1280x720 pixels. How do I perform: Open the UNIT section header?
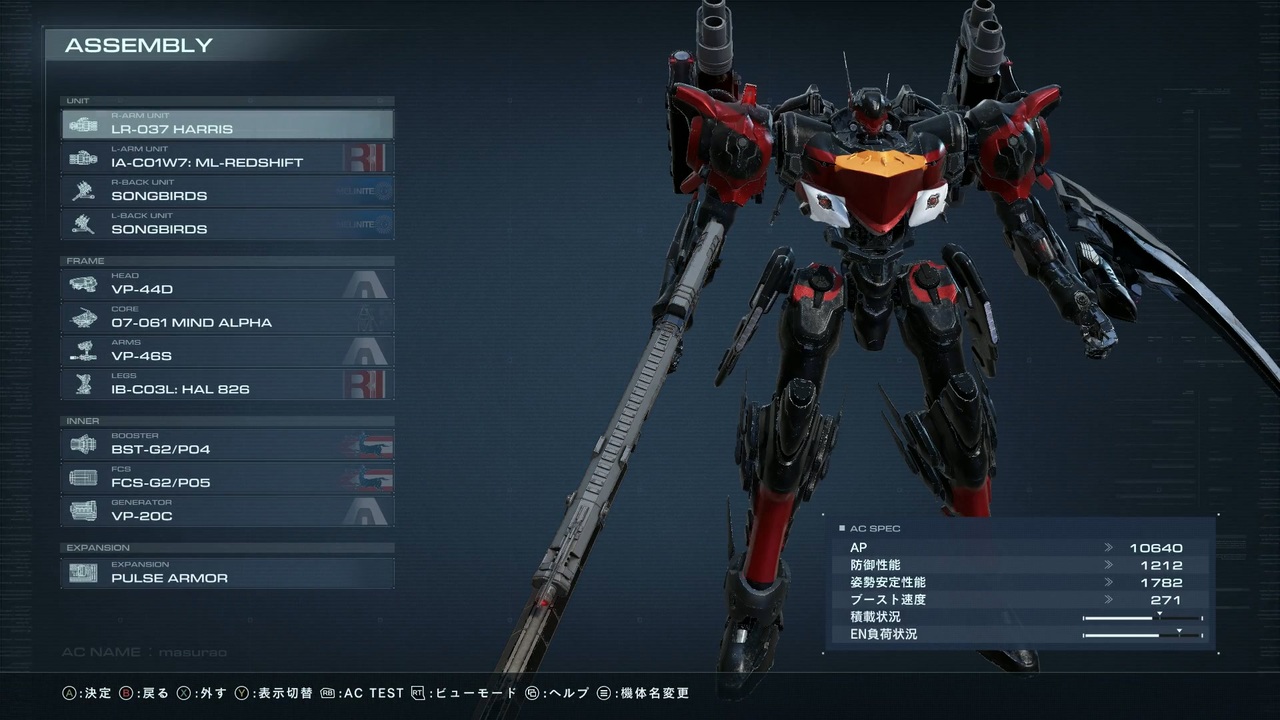[x=227, y=100]
